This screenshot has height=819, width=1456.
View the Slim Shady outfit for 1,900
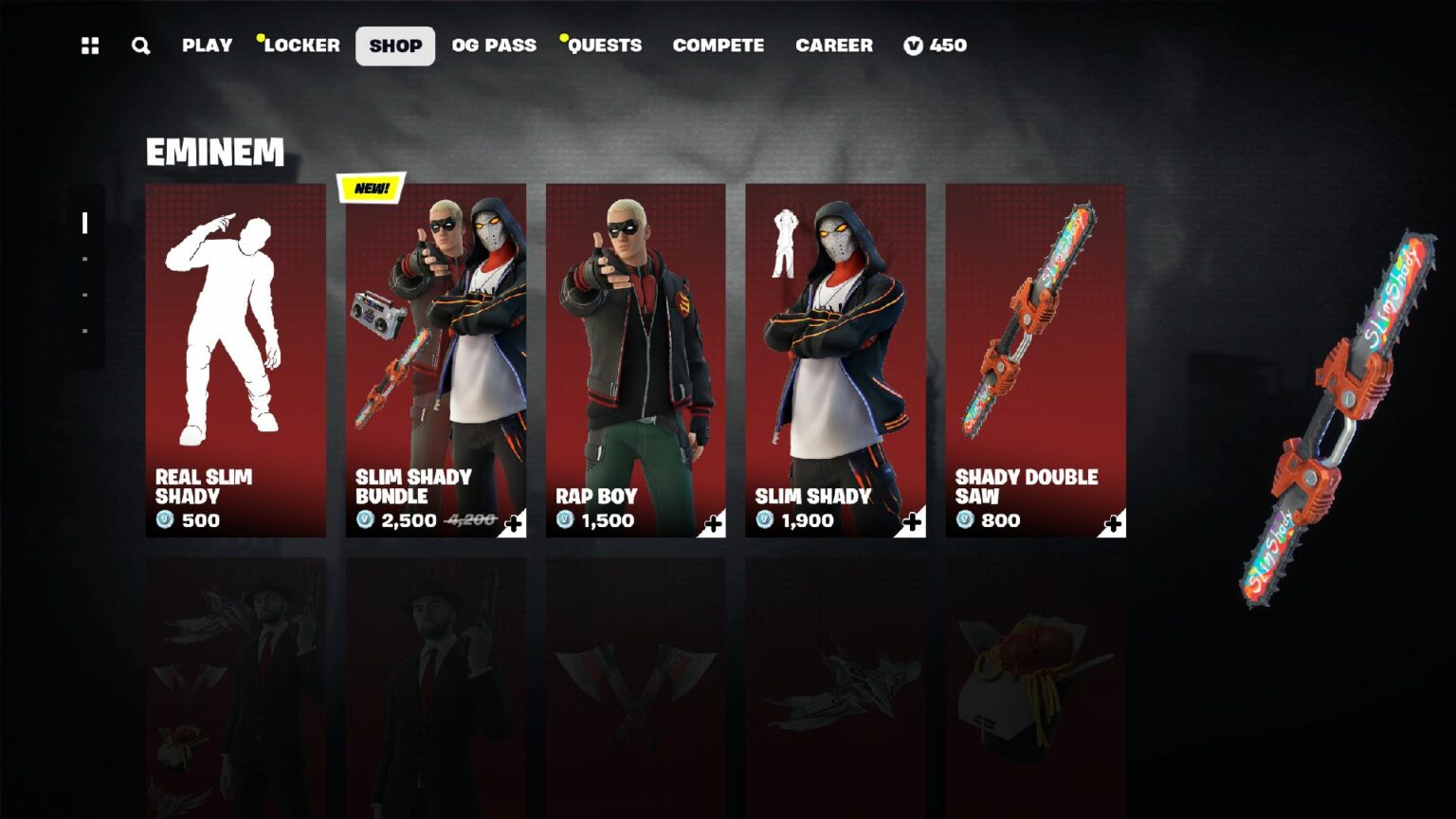835,360
